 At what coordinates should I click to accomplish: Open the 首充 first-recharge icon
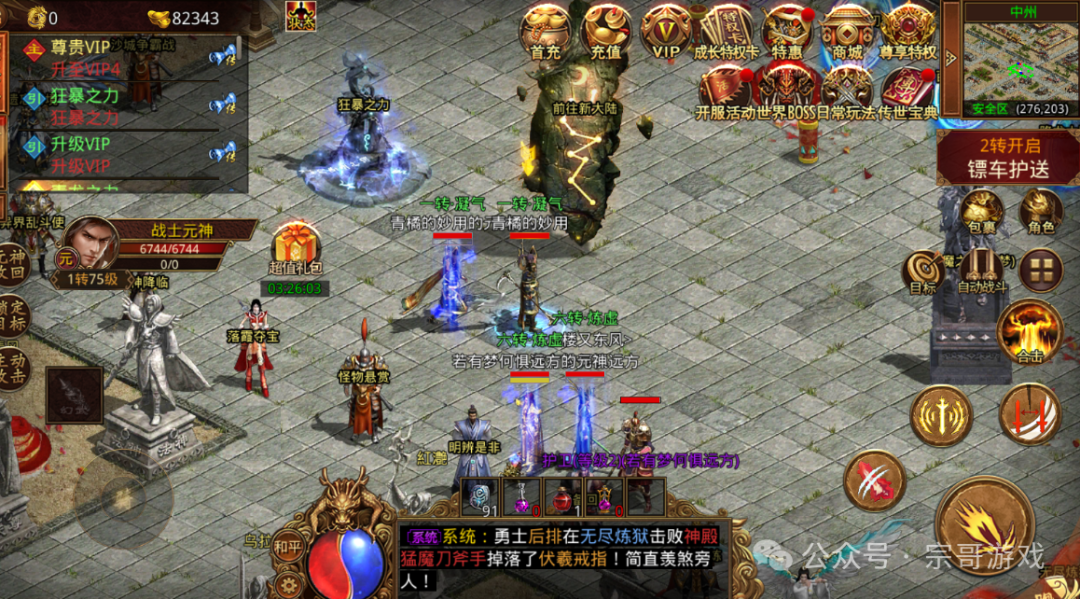tap(545, 30)
